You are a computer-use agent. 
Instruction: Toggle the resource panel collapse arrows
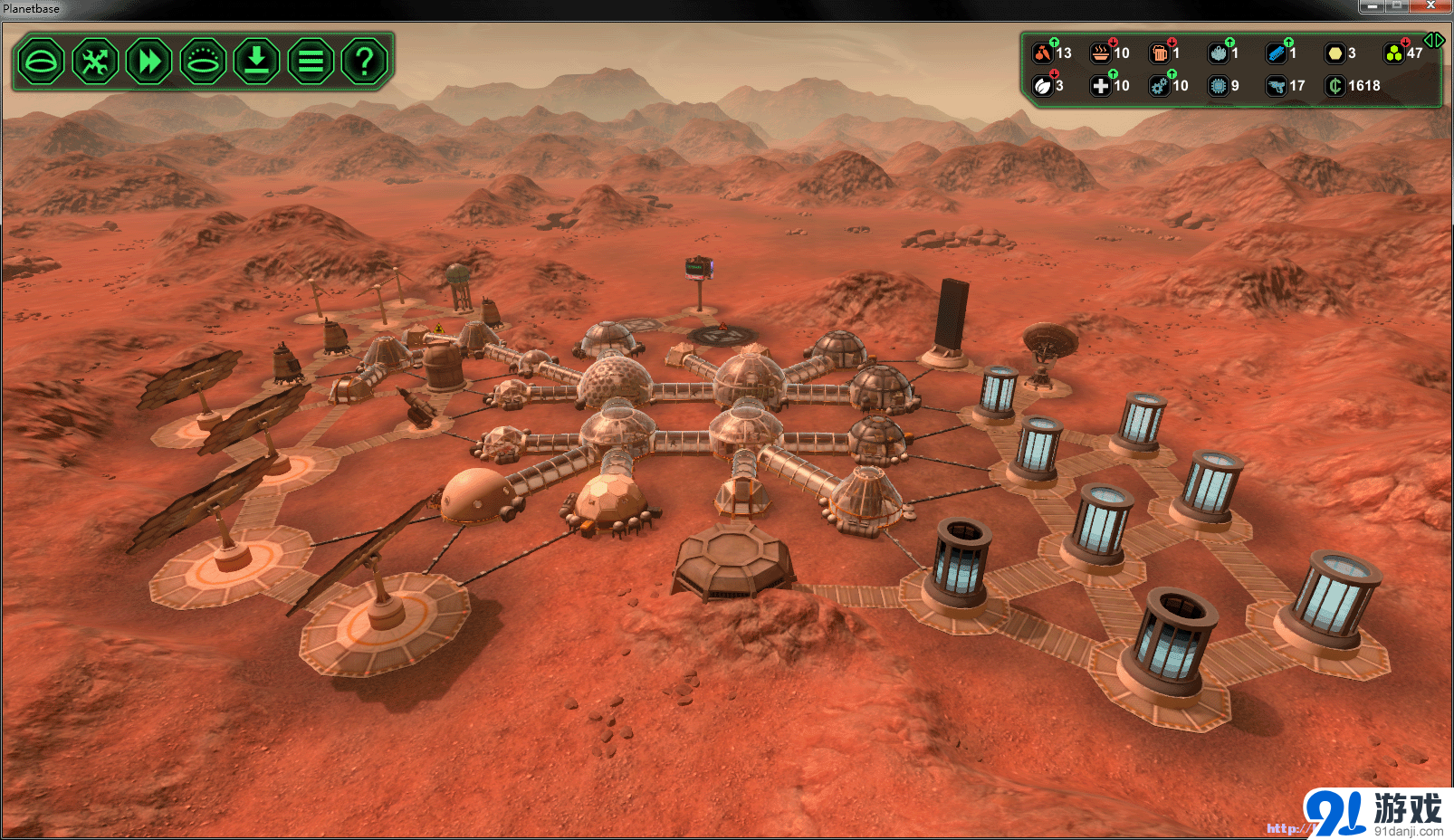(1433, 41)
